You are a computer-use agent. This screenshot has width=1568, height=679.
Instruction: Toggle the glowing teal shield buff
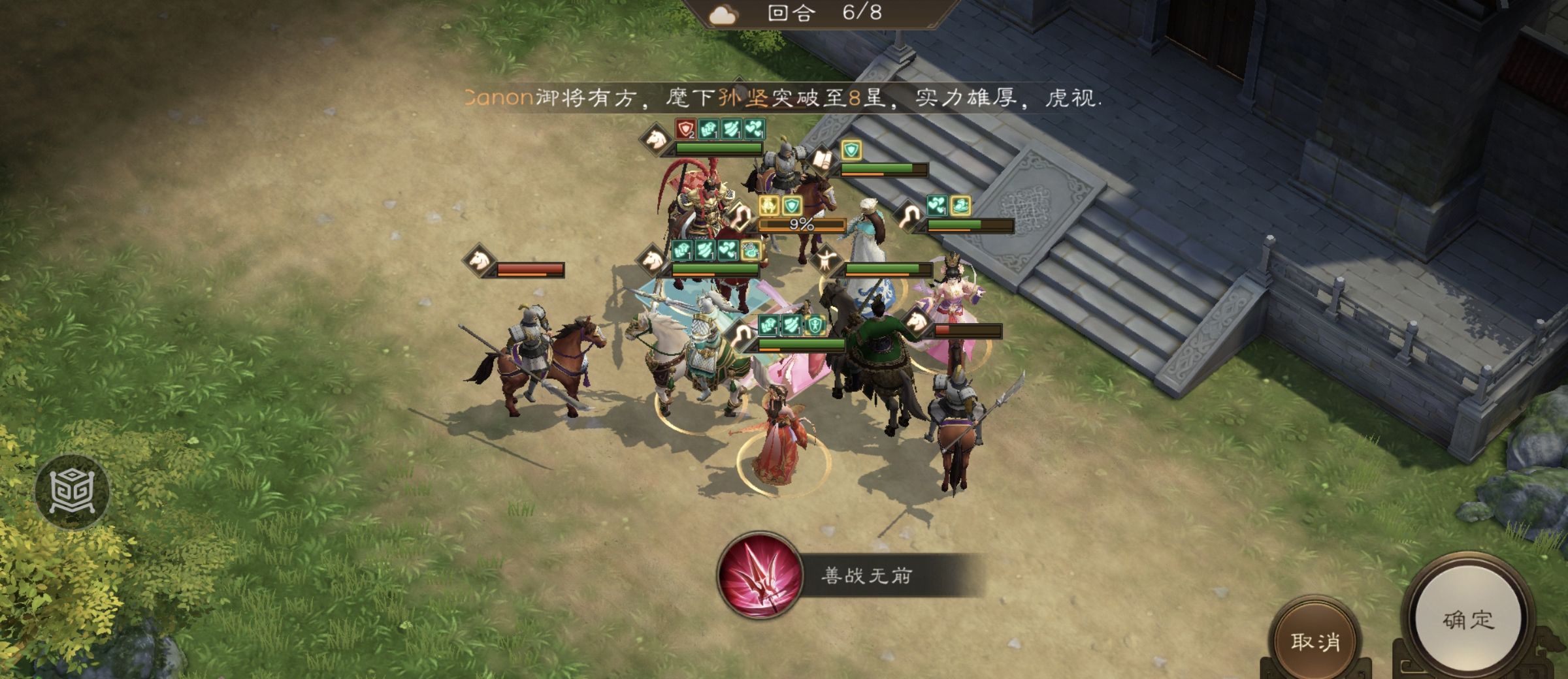[x=851, y=148]
